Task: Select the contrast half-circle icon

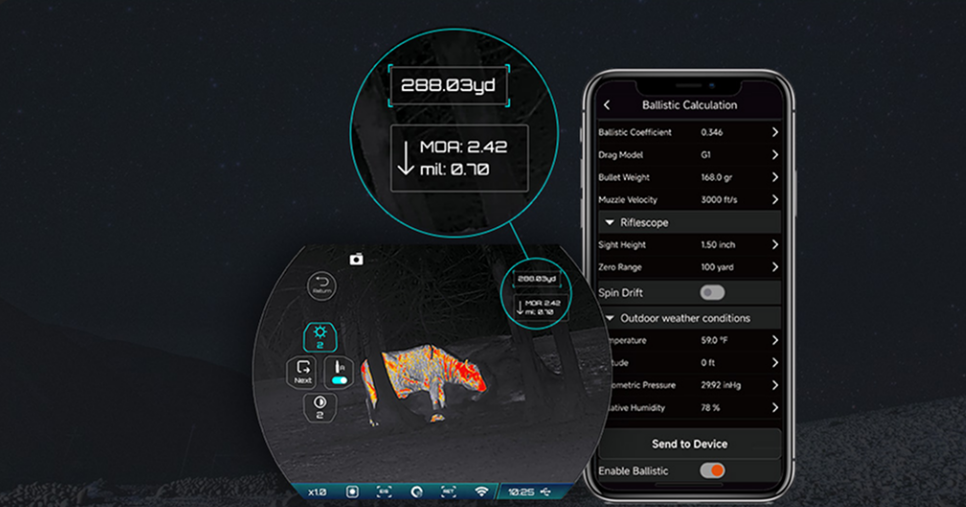Action: pos(321,406)
